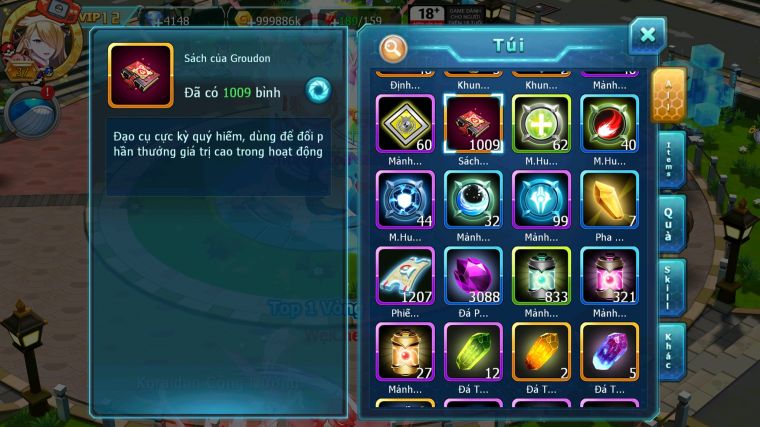Close the Túi inventory window
The height and width of the screenshot is (427, 760).
[647, 36]
